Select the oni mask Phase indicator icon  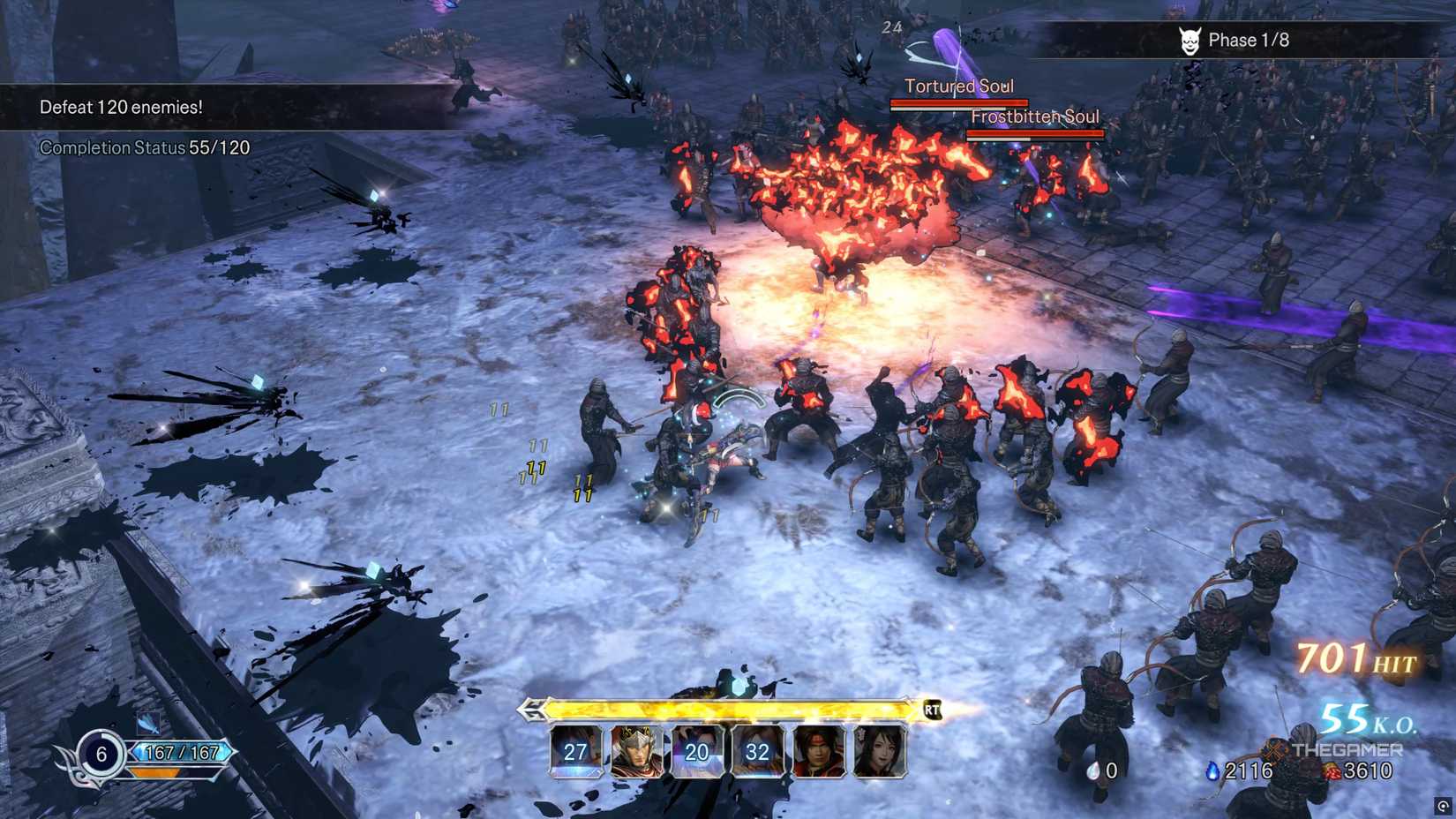pyautogui.click(x=1190, y=40)
